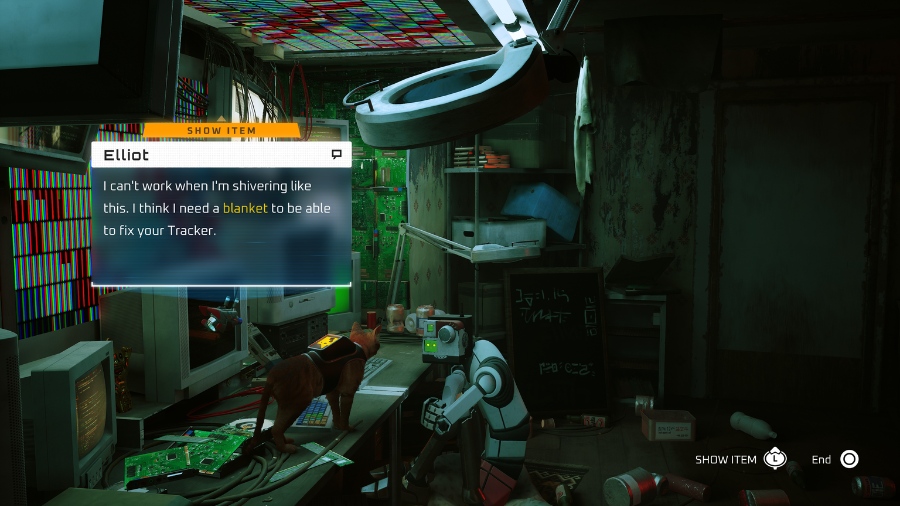Select the orange SHOW ITEM header tab
The image size is (900, 506).
click(222, 130)
